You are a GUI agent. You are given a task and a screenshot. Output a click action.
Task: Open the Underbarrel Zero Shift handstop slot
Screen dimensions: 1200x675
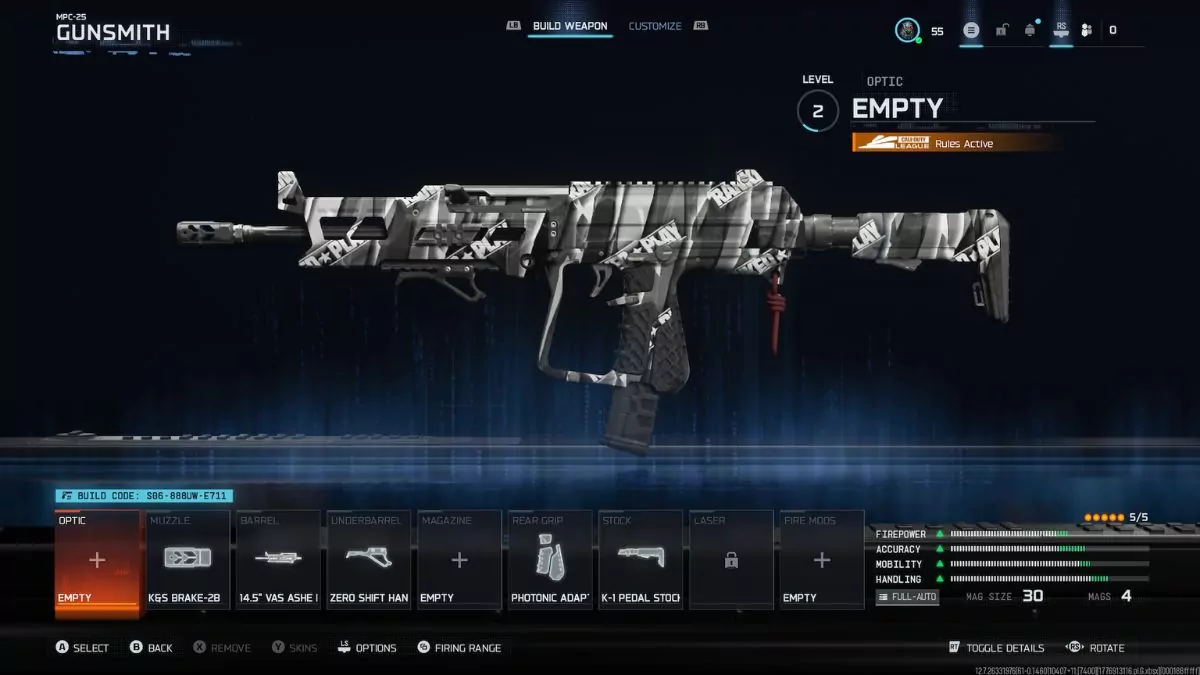click(x=368, y=560)
